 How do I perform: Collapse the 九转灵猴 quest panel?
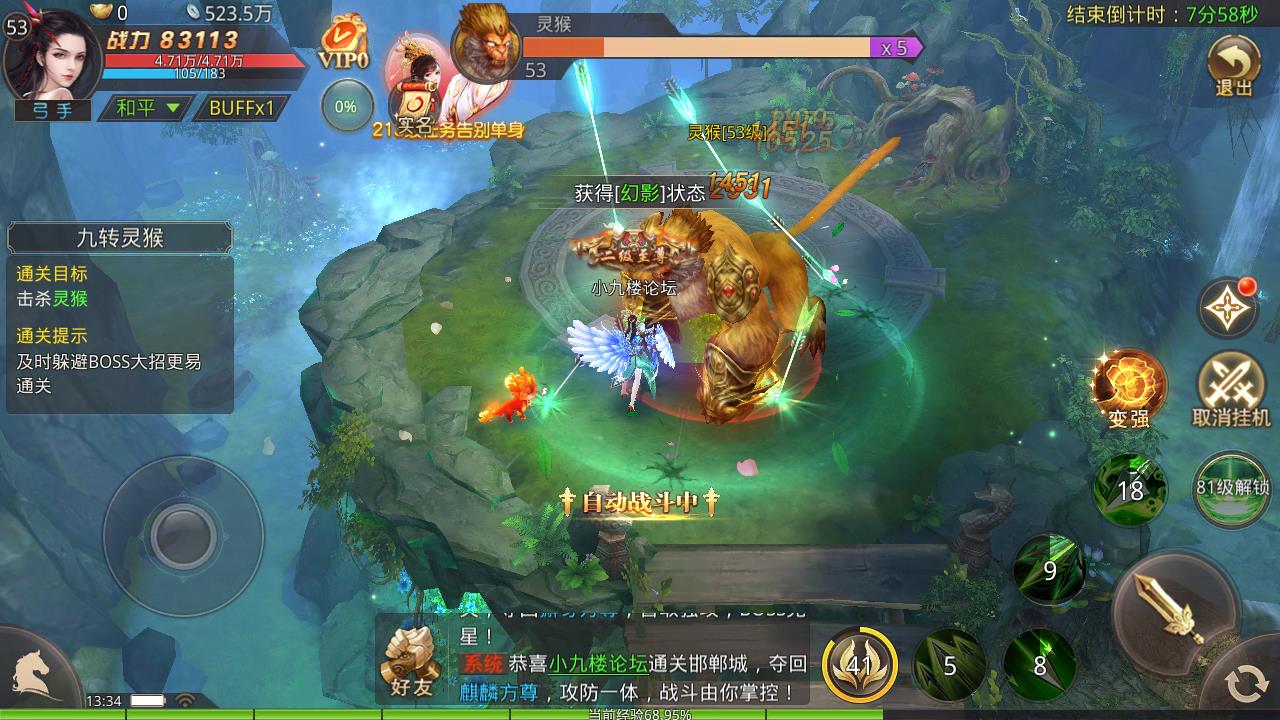[120, 238]
